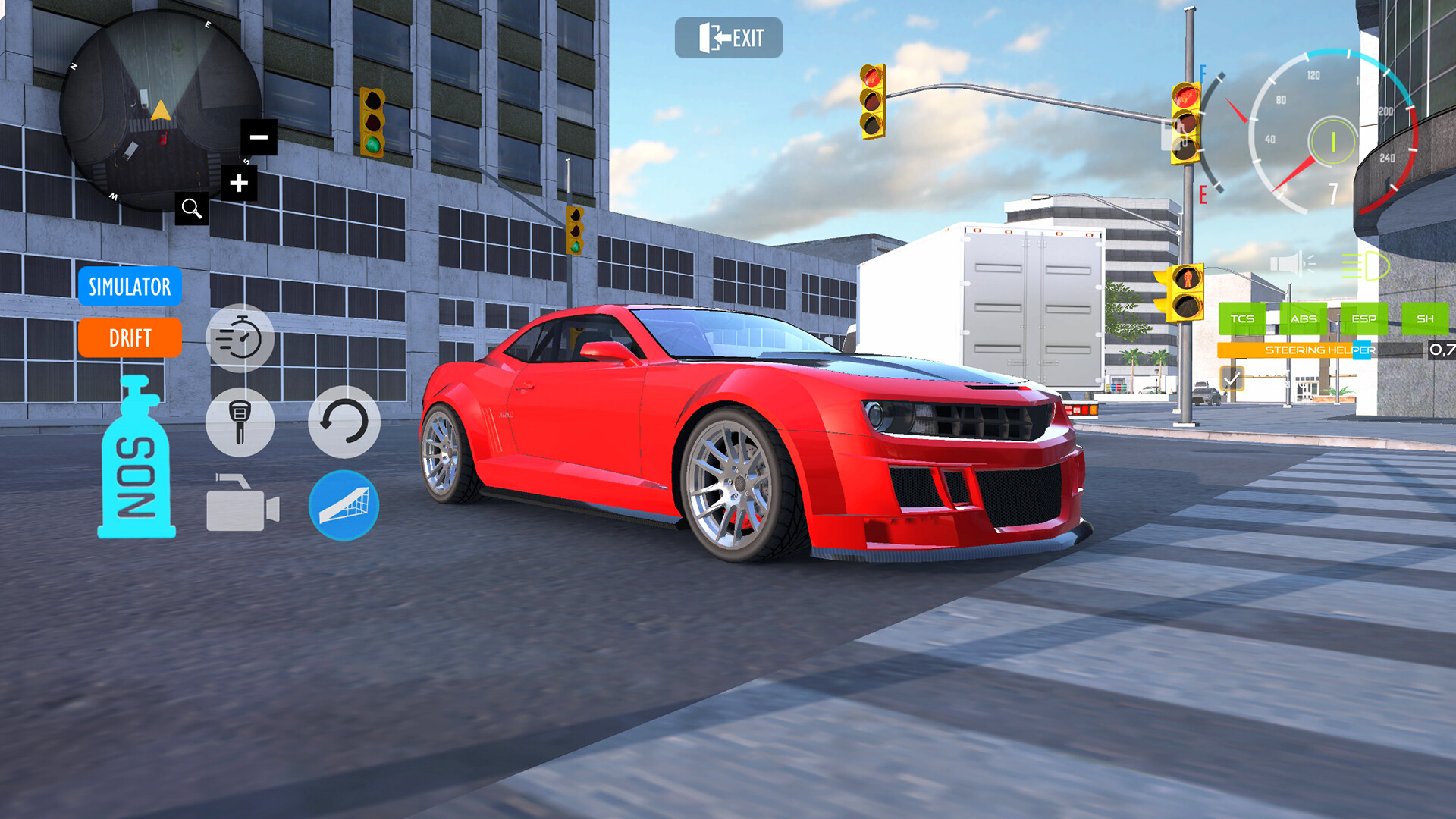Select the SIMULATOR mode tab
Image resolution: width=1456 pixels, height=819 pixels.
click(129, 287)
